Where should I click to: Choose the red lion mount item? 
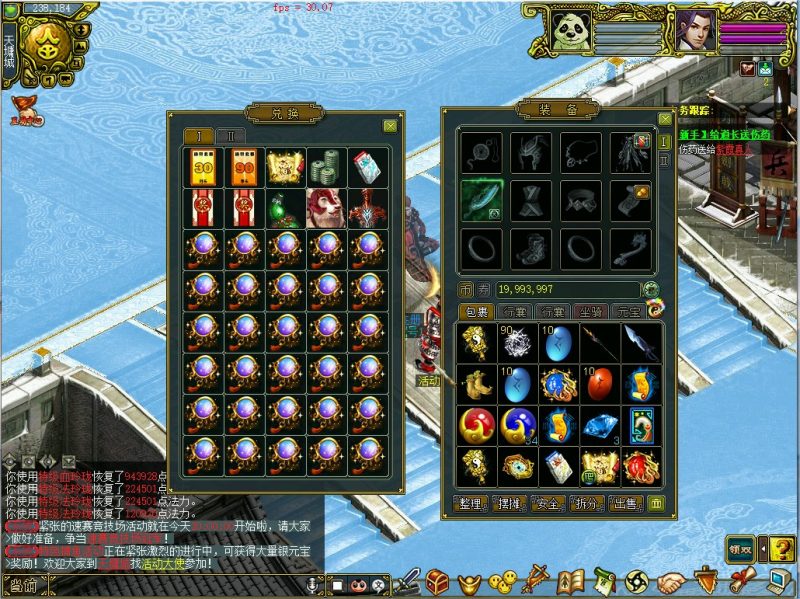point(326,209)
